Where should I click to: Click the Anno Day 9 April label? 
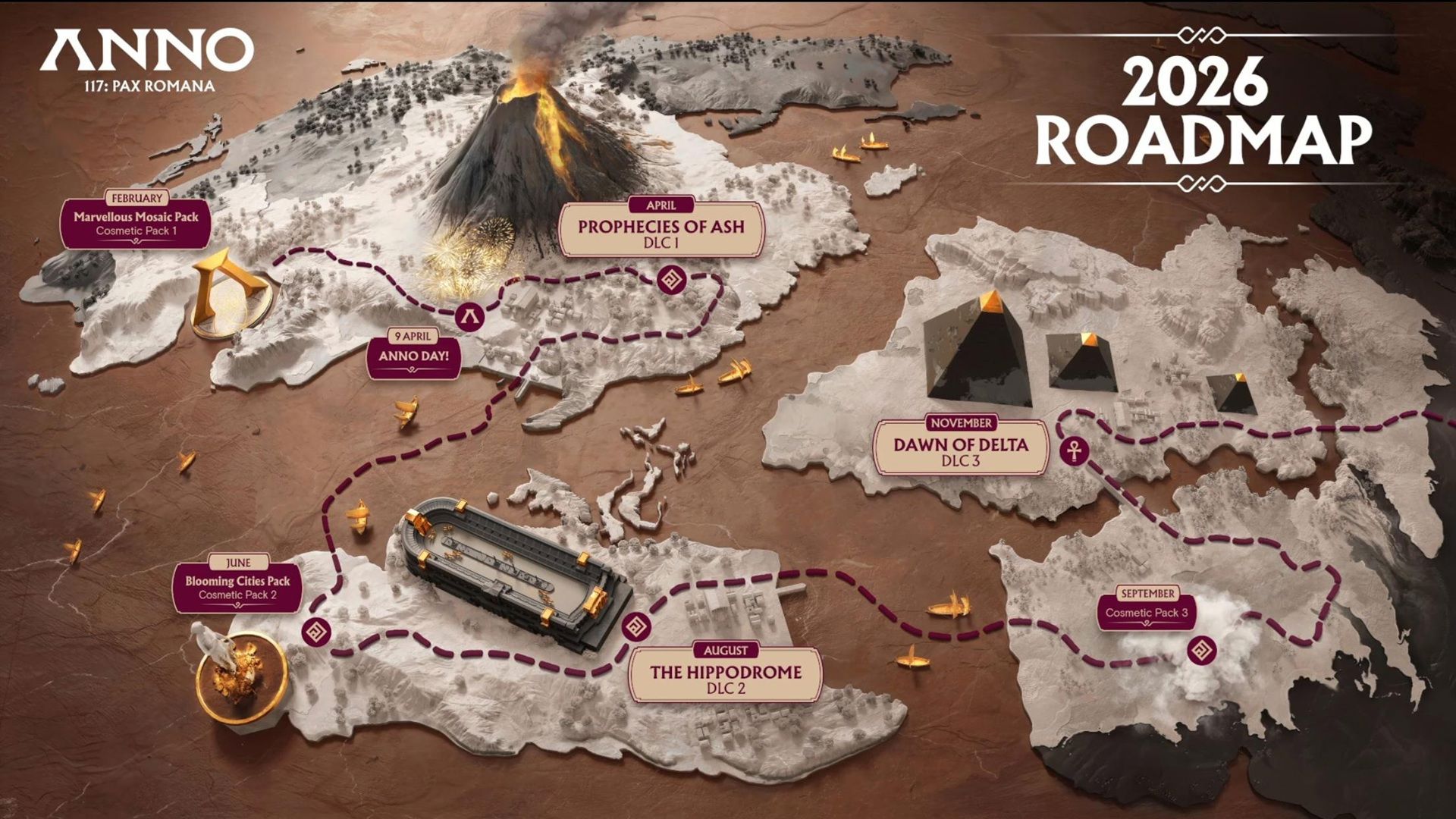click(x=413, y=356)
